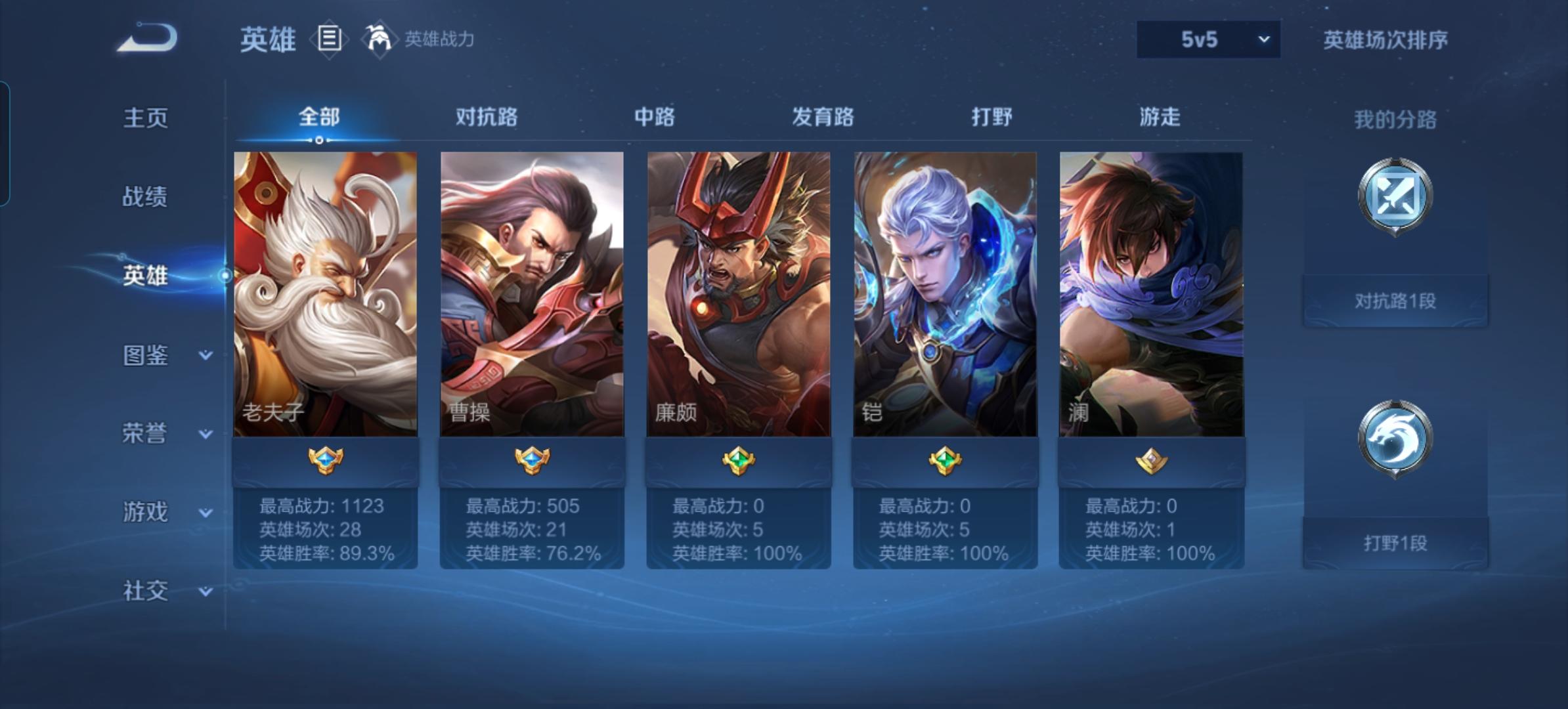Click the back arrow icon at top left
Screen dimensions: 1568x709
[x=144, y=39]
